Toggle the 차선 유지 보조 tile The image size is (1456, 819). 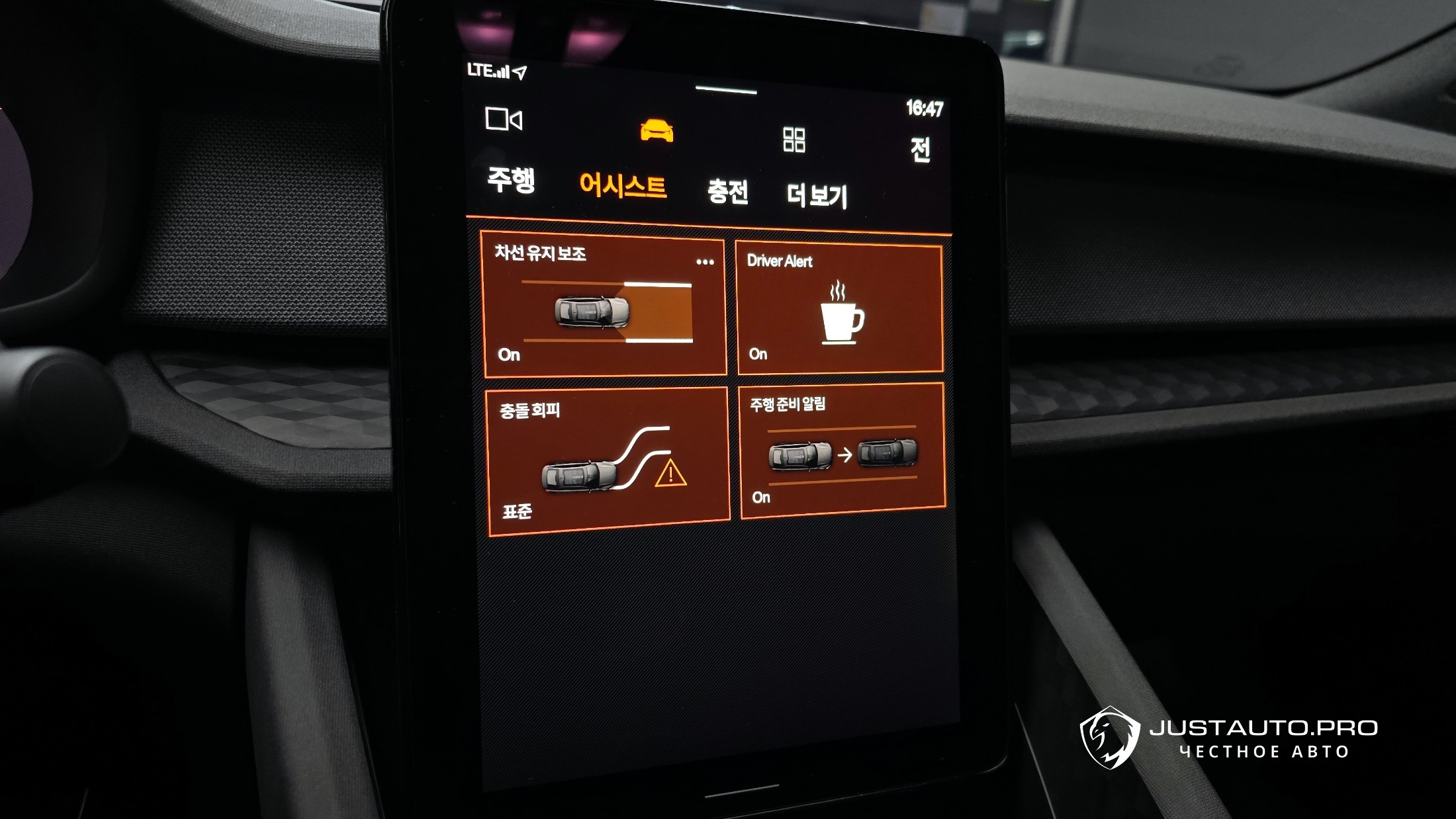point(604,311)
